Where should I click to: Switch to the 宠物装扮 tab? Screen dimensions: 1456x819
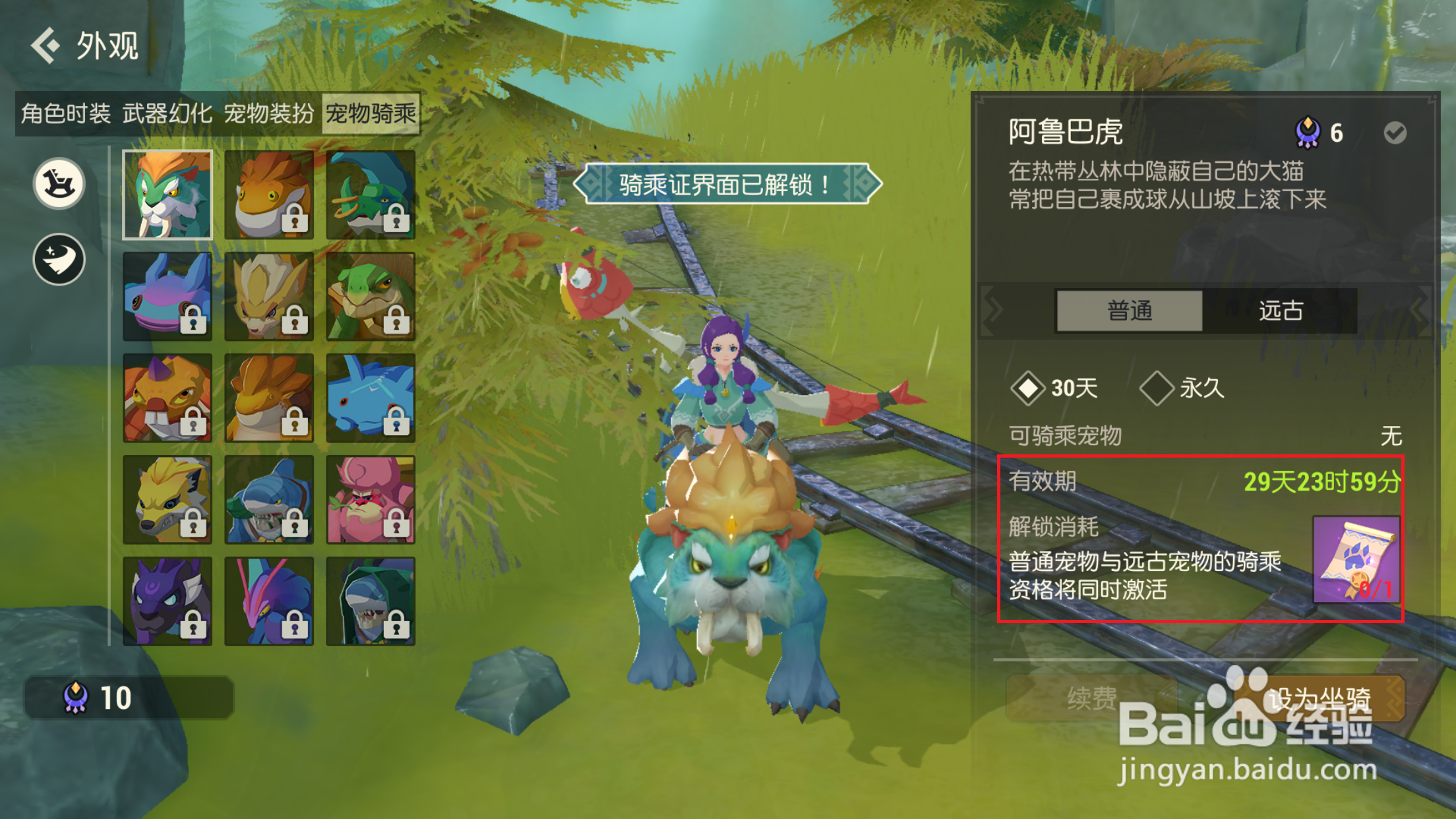click(269, 113)
